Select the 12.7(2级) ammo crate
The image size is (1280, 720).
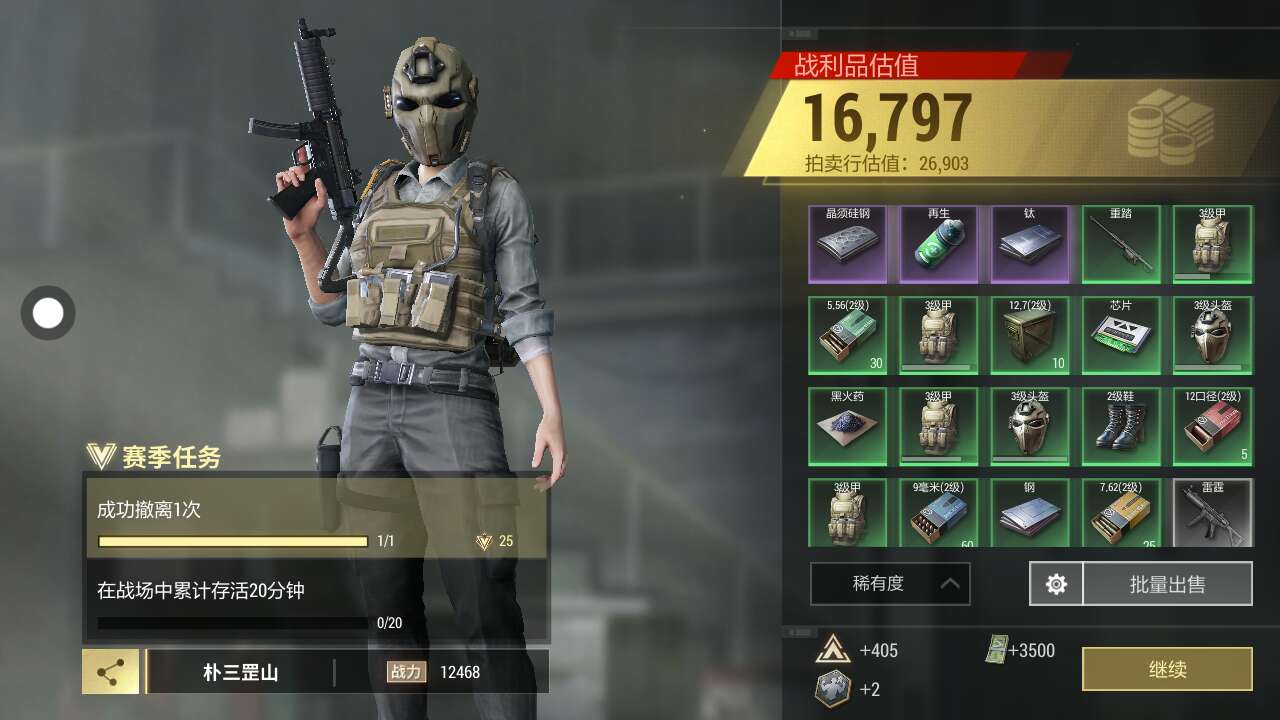coord(1030,336)
